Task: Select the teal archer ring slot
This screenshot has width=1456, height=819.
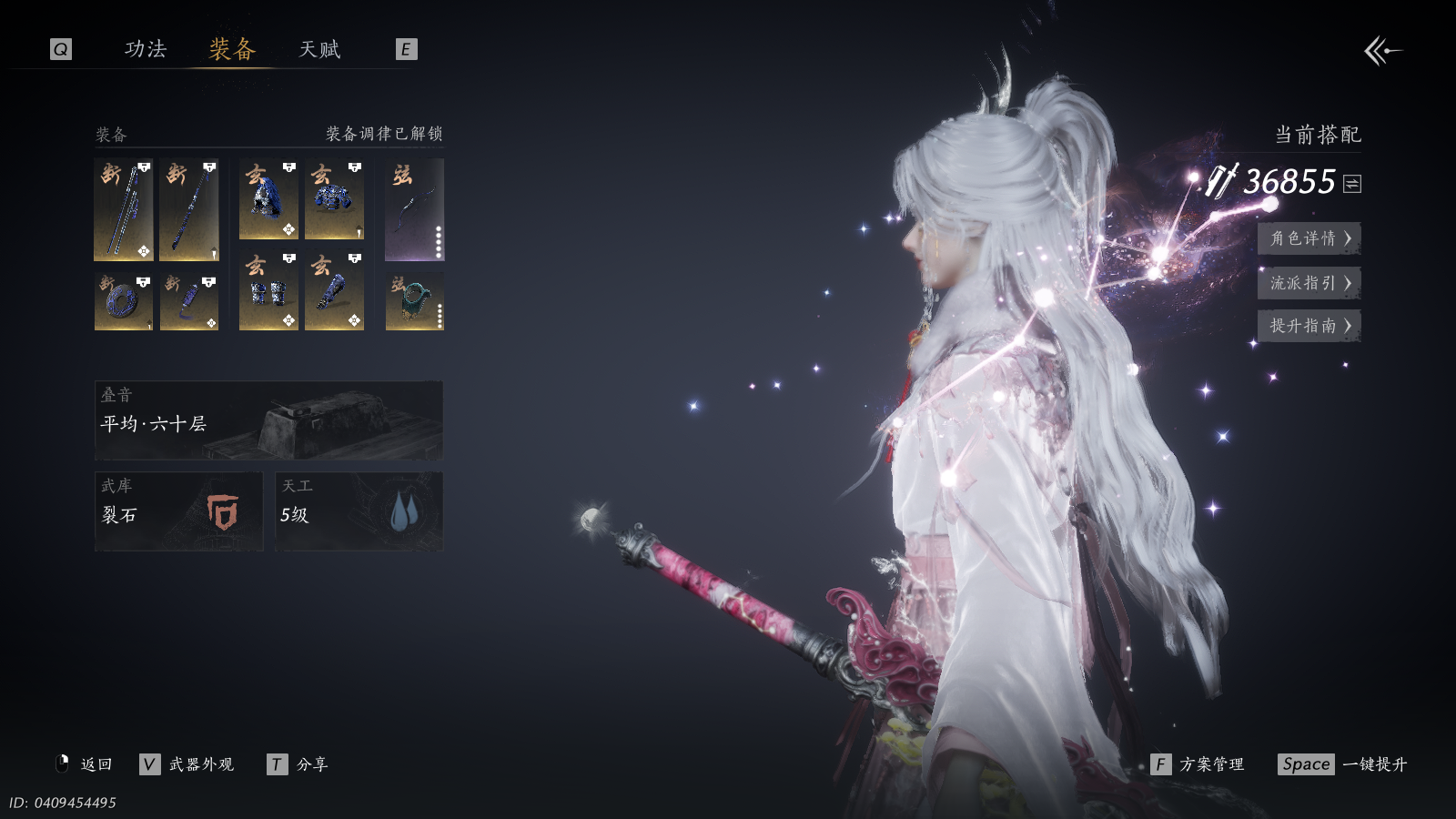Action: pyautogui.click(x=414, y=301)
